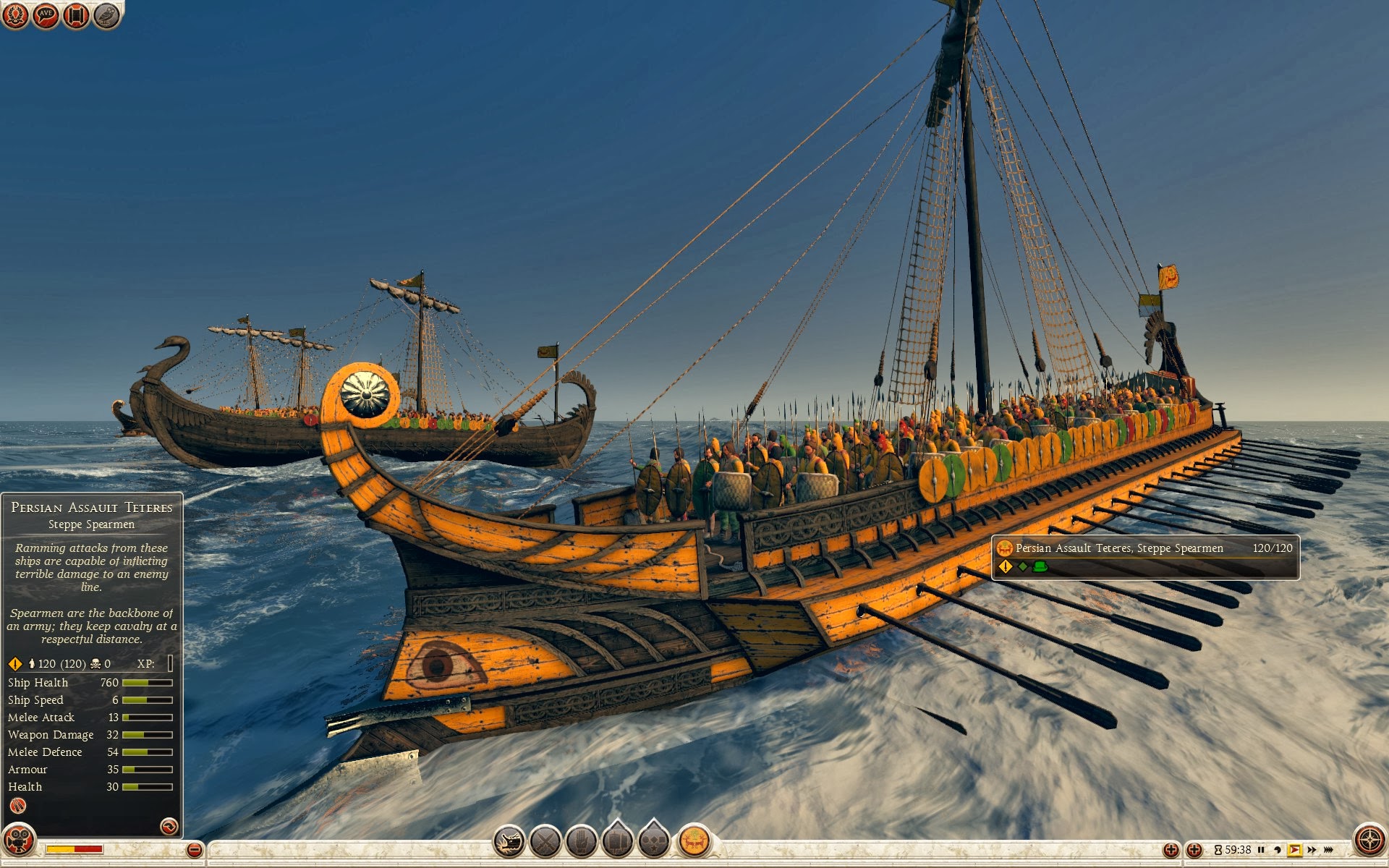Toggle the unit info panel arrow button

pyautogui.click(x=169, y=826)
